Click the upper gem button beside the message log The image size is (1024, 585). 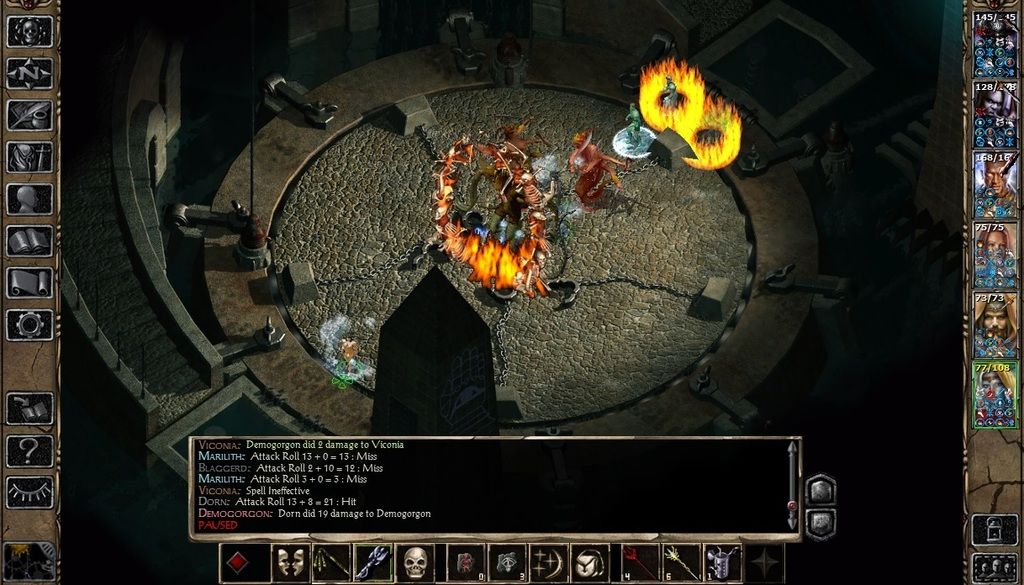pos(820,490)
